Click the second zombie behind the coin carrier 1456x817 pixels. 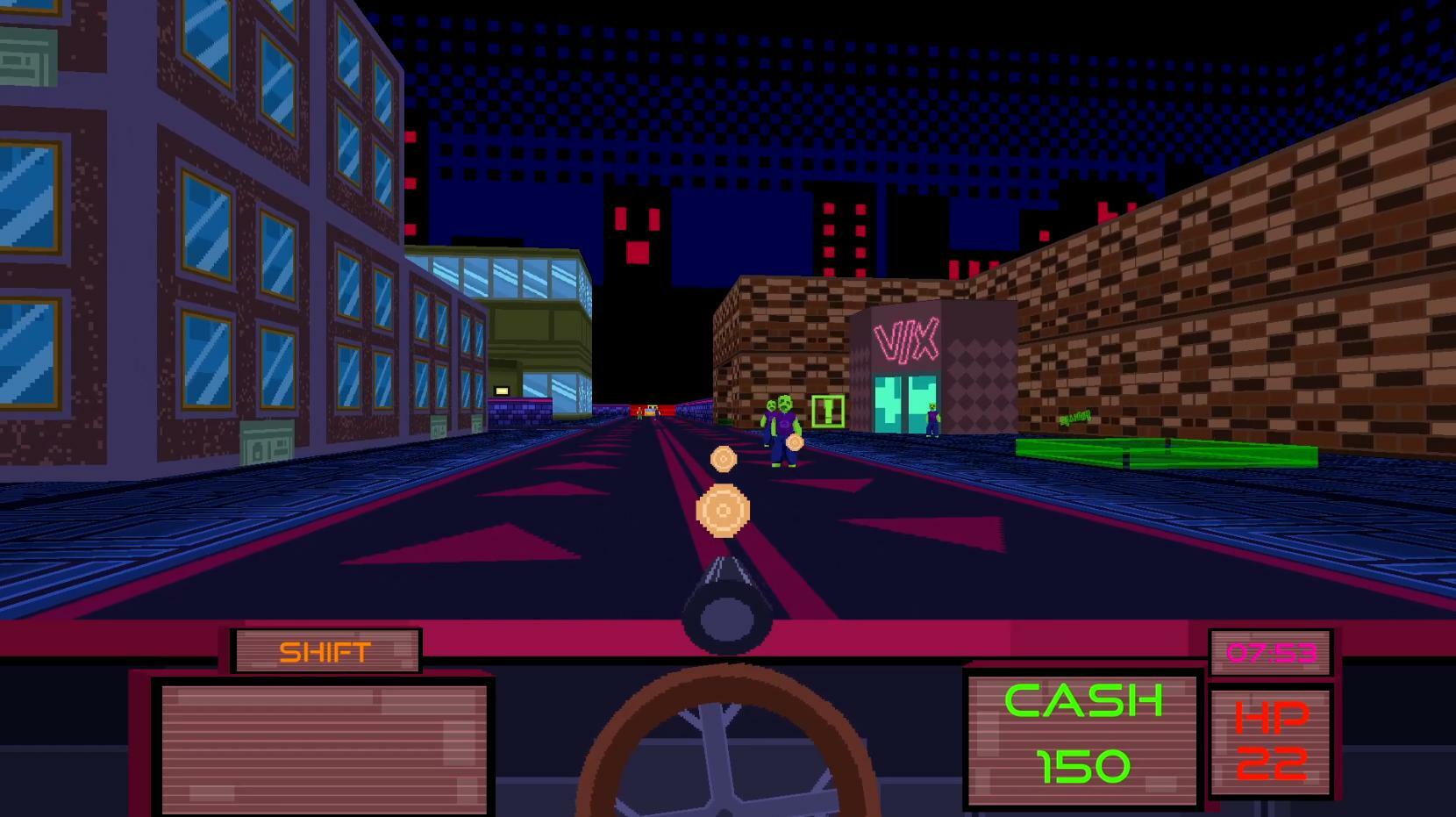pyautogui.click(x=769, y=412)
